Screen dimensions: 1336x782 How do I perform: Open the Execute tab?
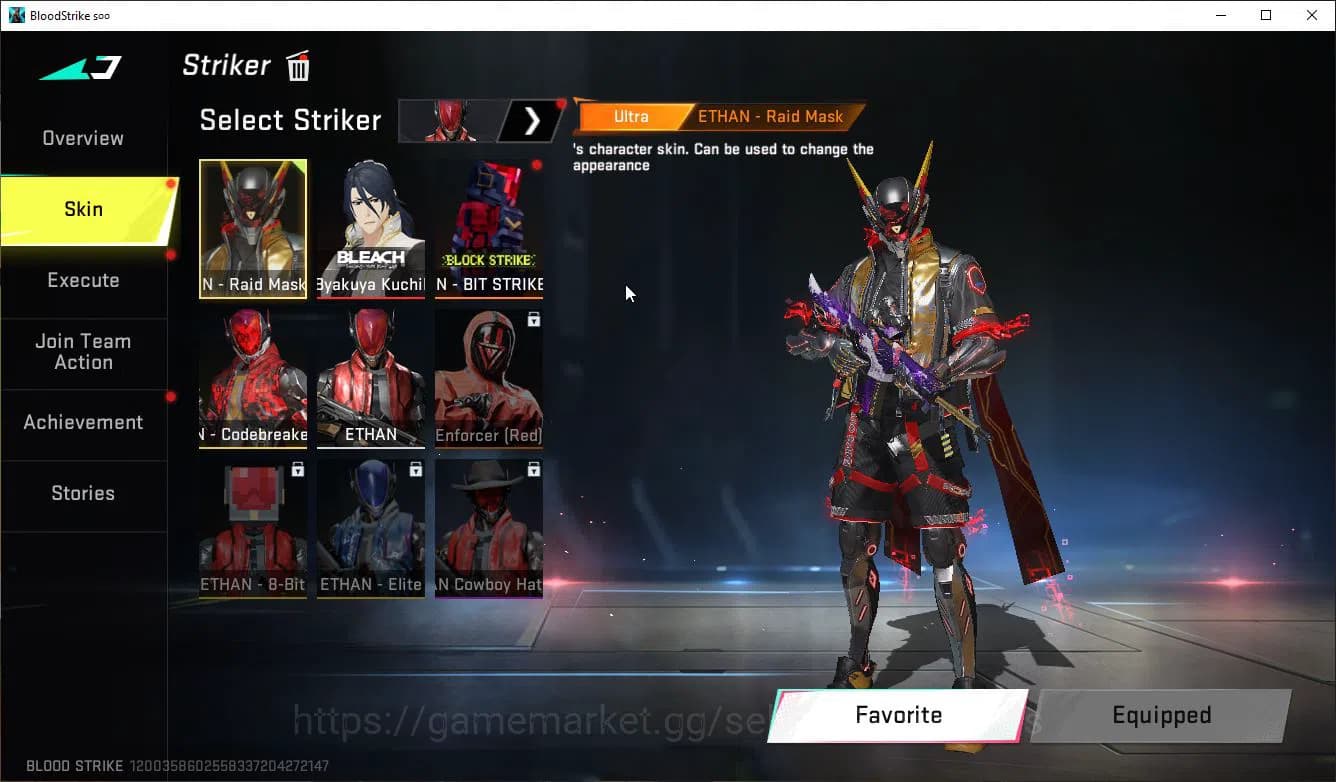[83, 280]
